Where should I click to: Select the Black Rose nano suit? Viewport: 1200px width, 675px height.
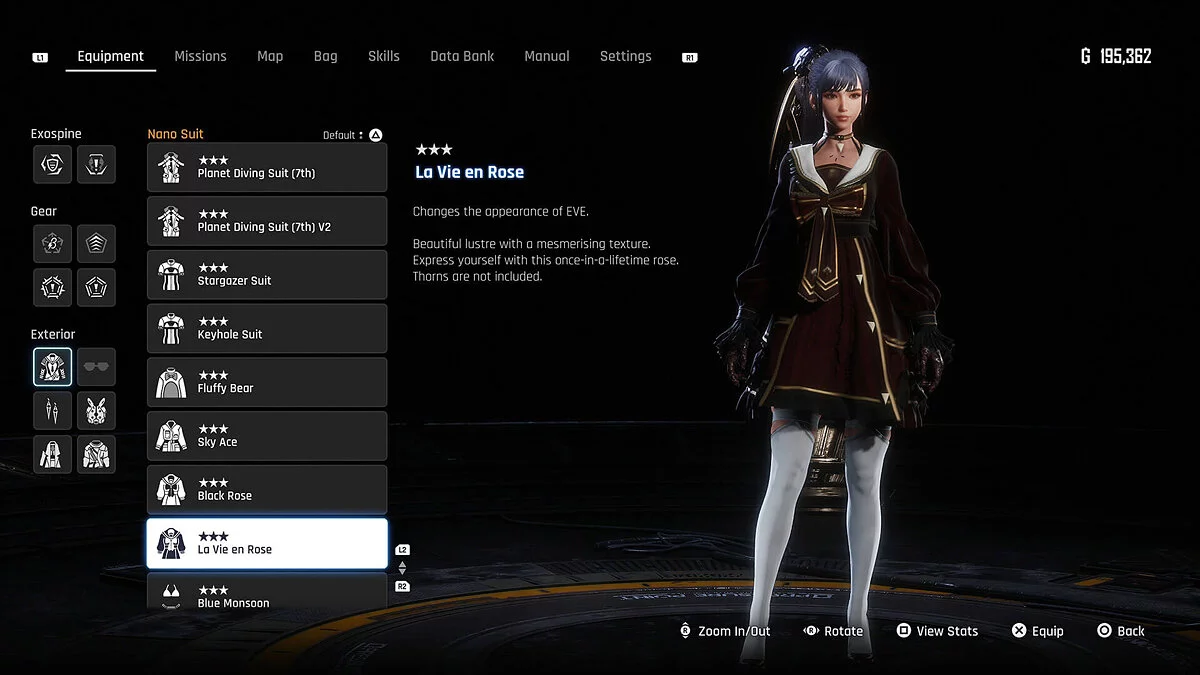click(x=267, y=490)
